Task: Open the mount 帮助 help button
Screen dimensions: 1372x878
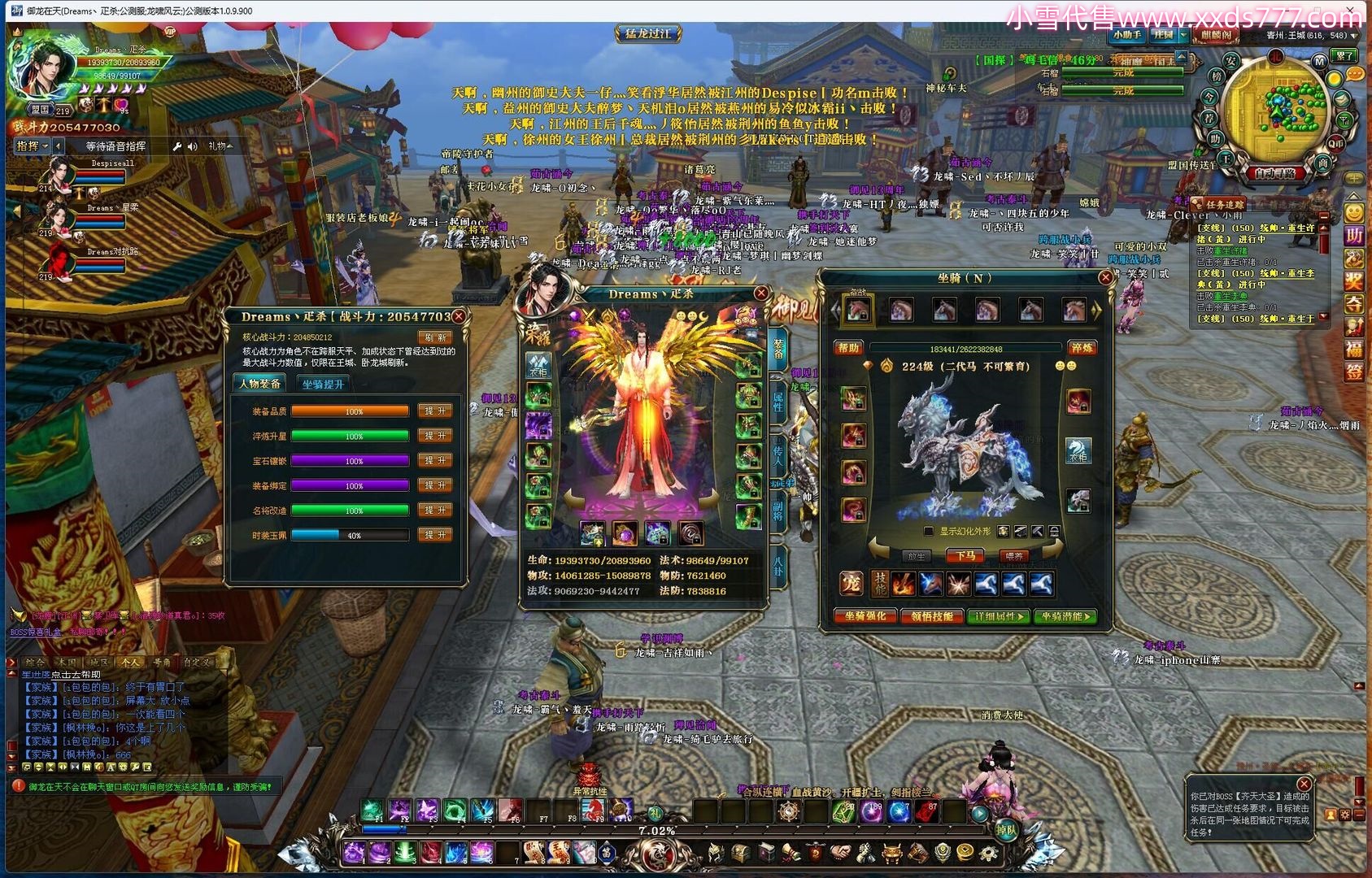Action: (848, 348)
